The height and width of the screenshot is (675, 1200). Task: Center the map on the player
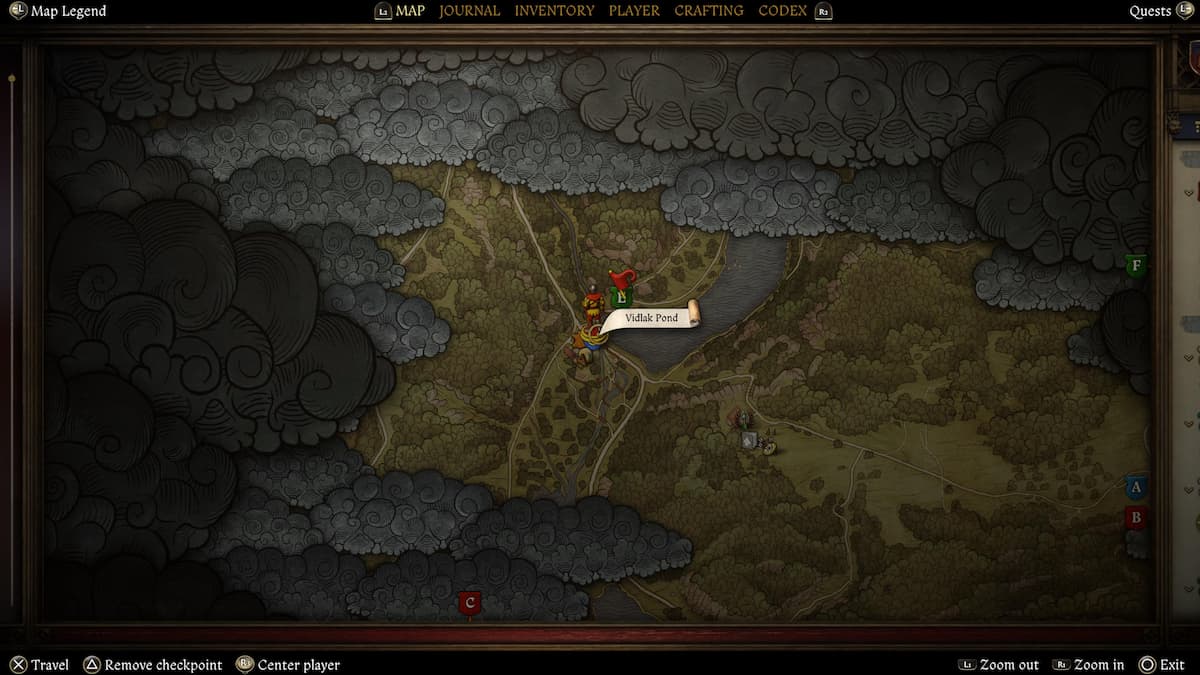[298, 665]
